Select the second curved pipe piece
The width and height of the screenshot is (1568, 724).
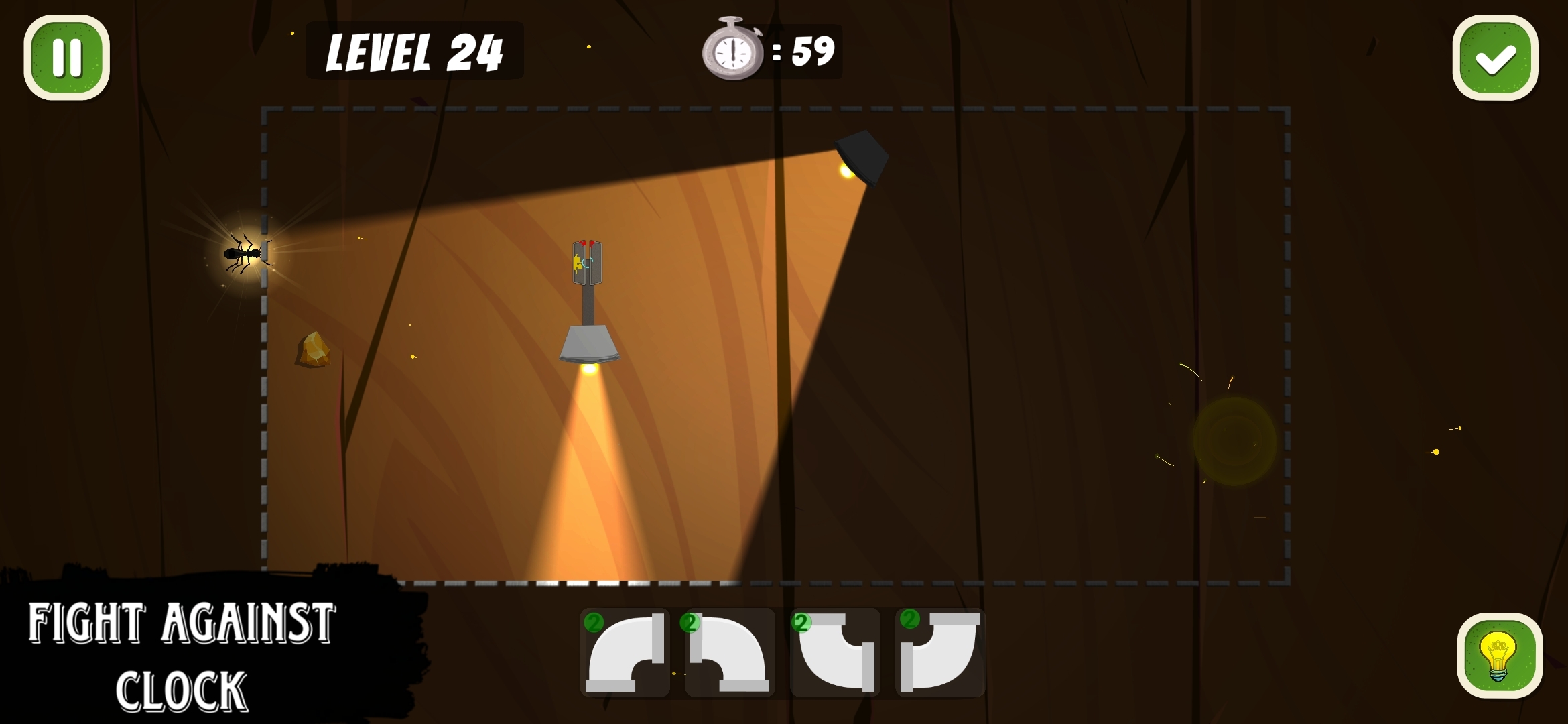pyautogui.click(x=730, y=652)
